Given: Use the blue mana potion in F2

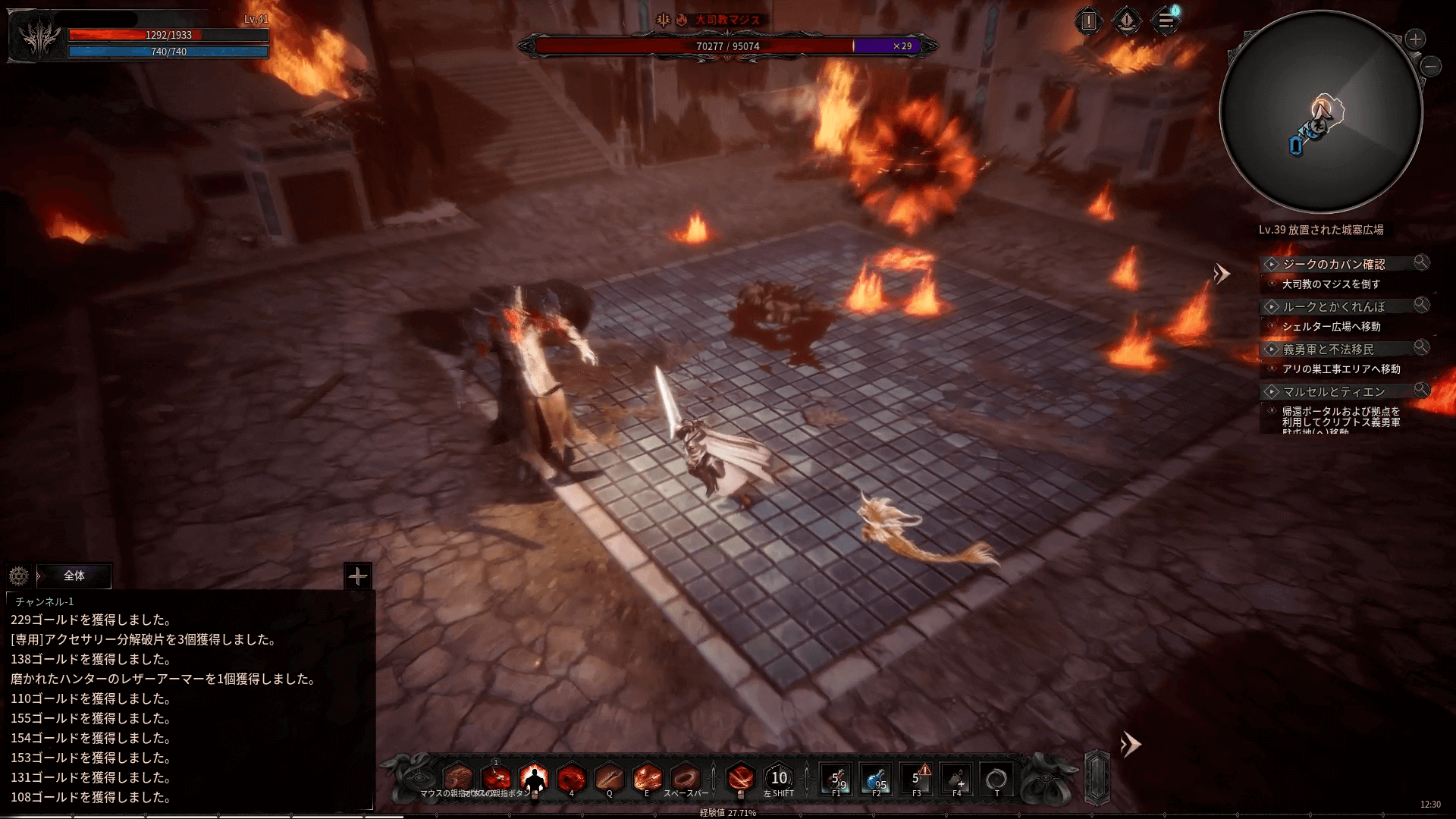Looking at the screenshot, I should point(877,779).
